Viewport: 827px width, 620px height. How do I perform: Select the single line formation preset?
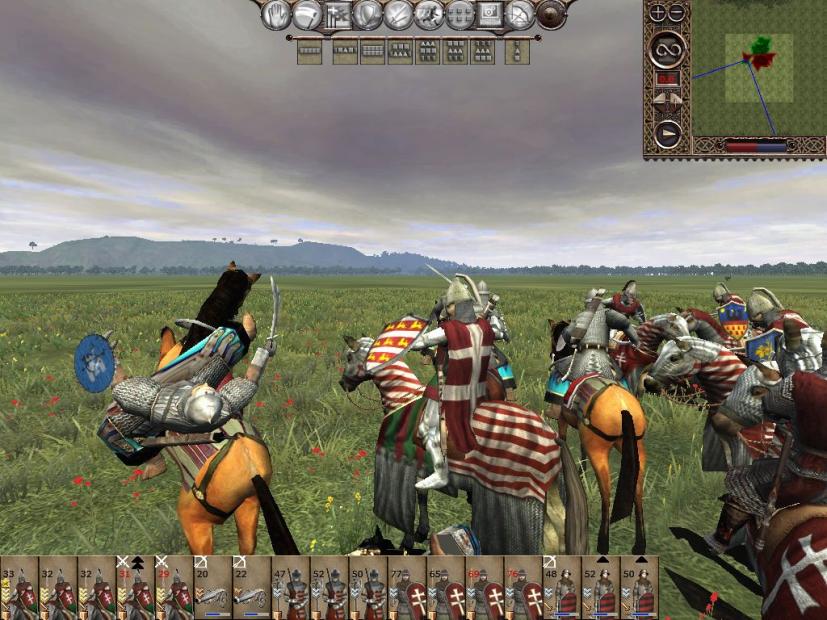pyautogui.click(x=309, y=52)
